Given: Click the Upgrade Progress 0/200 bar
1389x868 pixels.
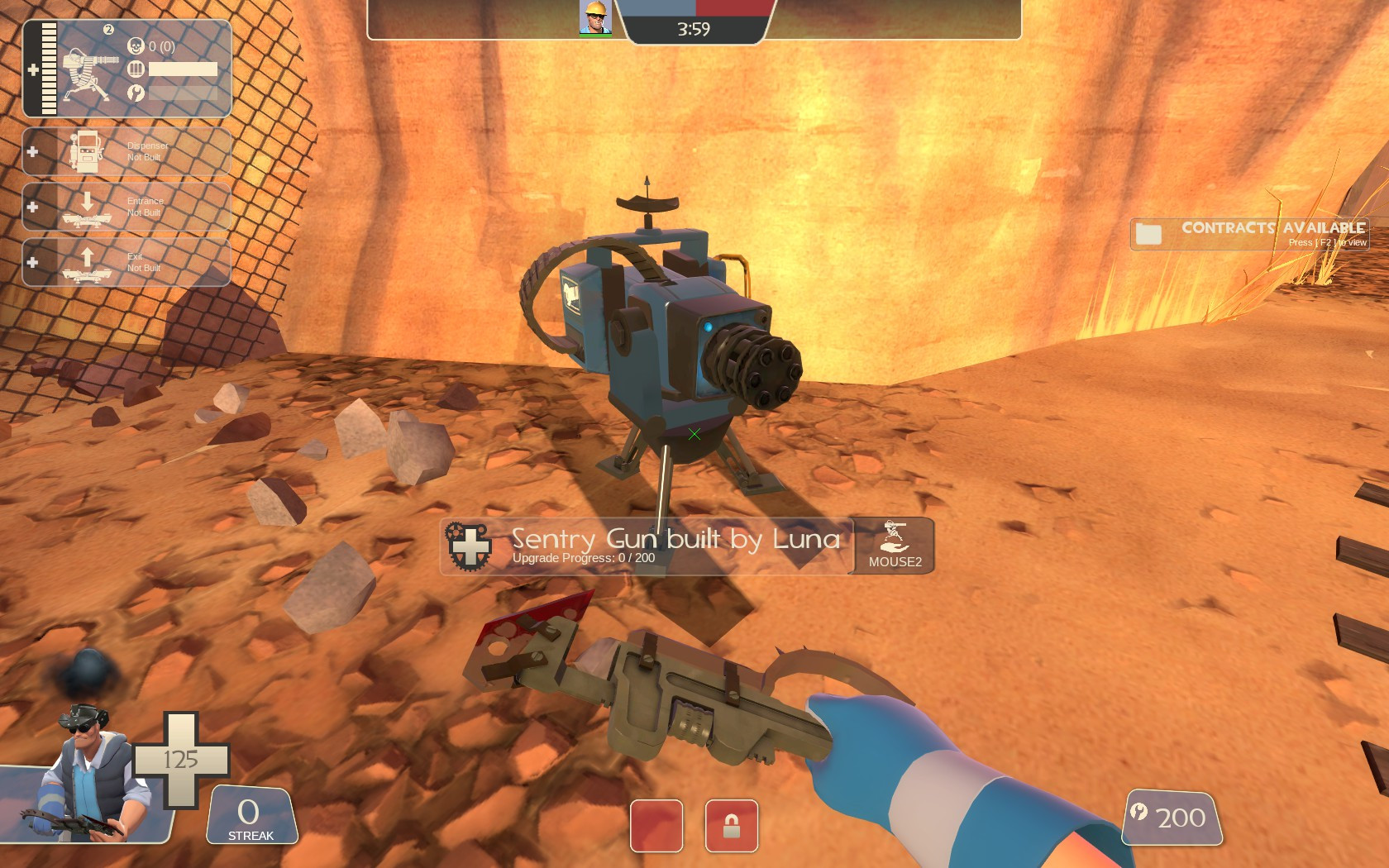Looking at the screenshot, I should coord(582,558).
